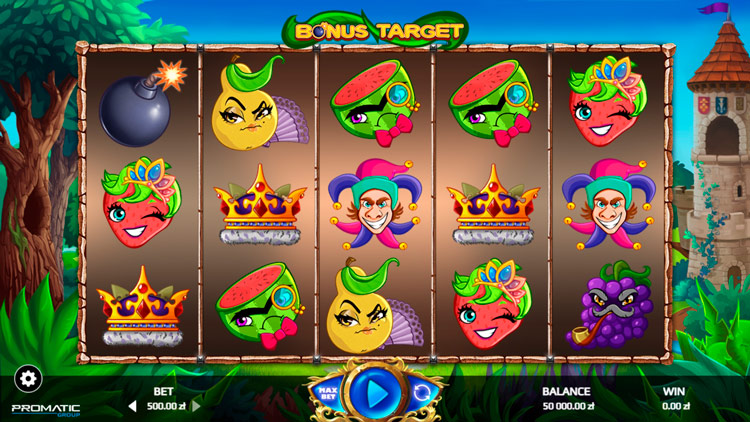750x422 pixels.
Task: Set the wager with Max Bet
Action: click(x=326, y=392)
